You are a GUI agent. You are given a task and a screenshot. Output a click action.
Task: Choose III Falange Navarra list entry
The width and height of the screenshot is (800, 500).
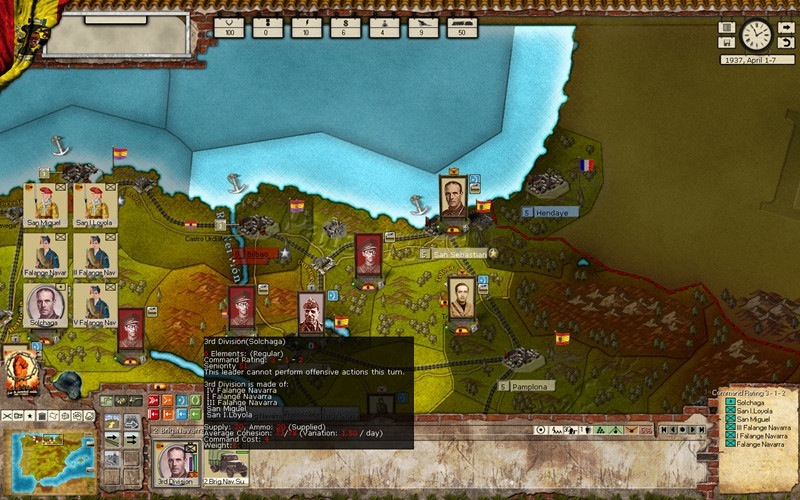(x=757, y=427)
